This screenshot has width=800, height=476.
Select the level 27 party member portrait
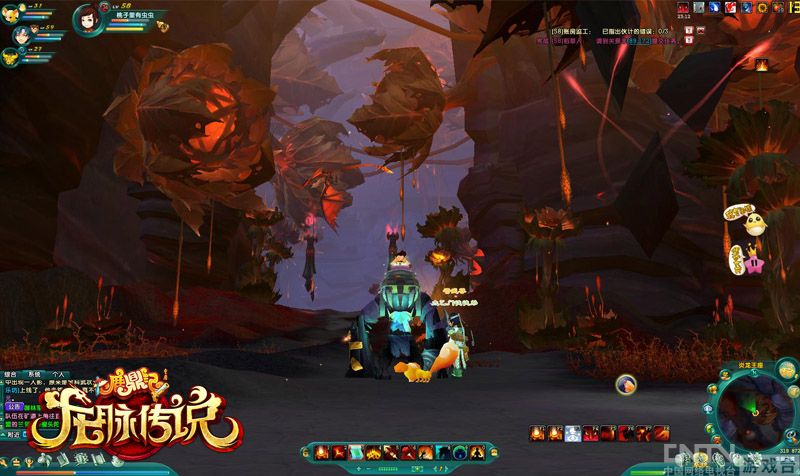pos(10,50)
